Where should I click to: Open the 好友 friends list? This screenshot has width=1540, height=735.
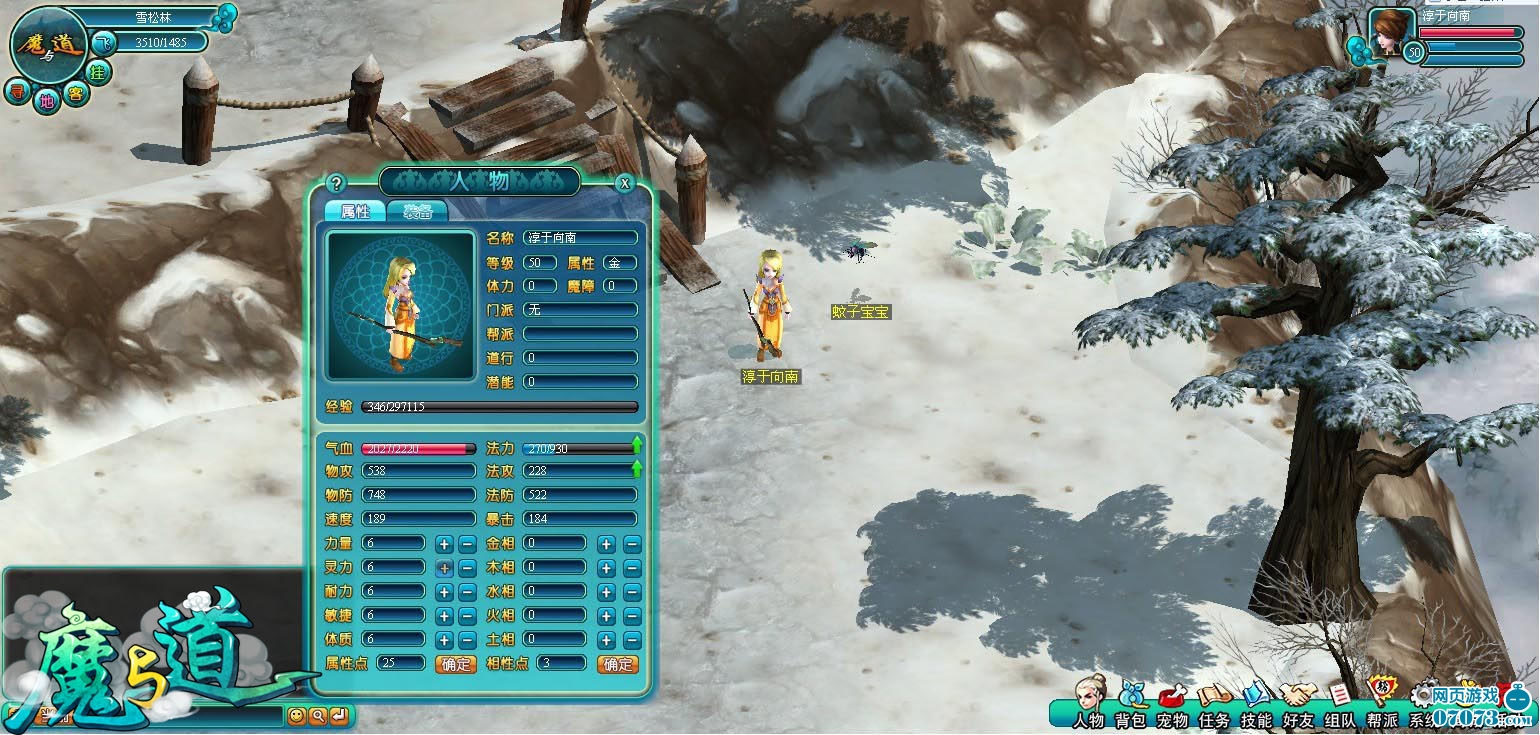(1298, 707)
